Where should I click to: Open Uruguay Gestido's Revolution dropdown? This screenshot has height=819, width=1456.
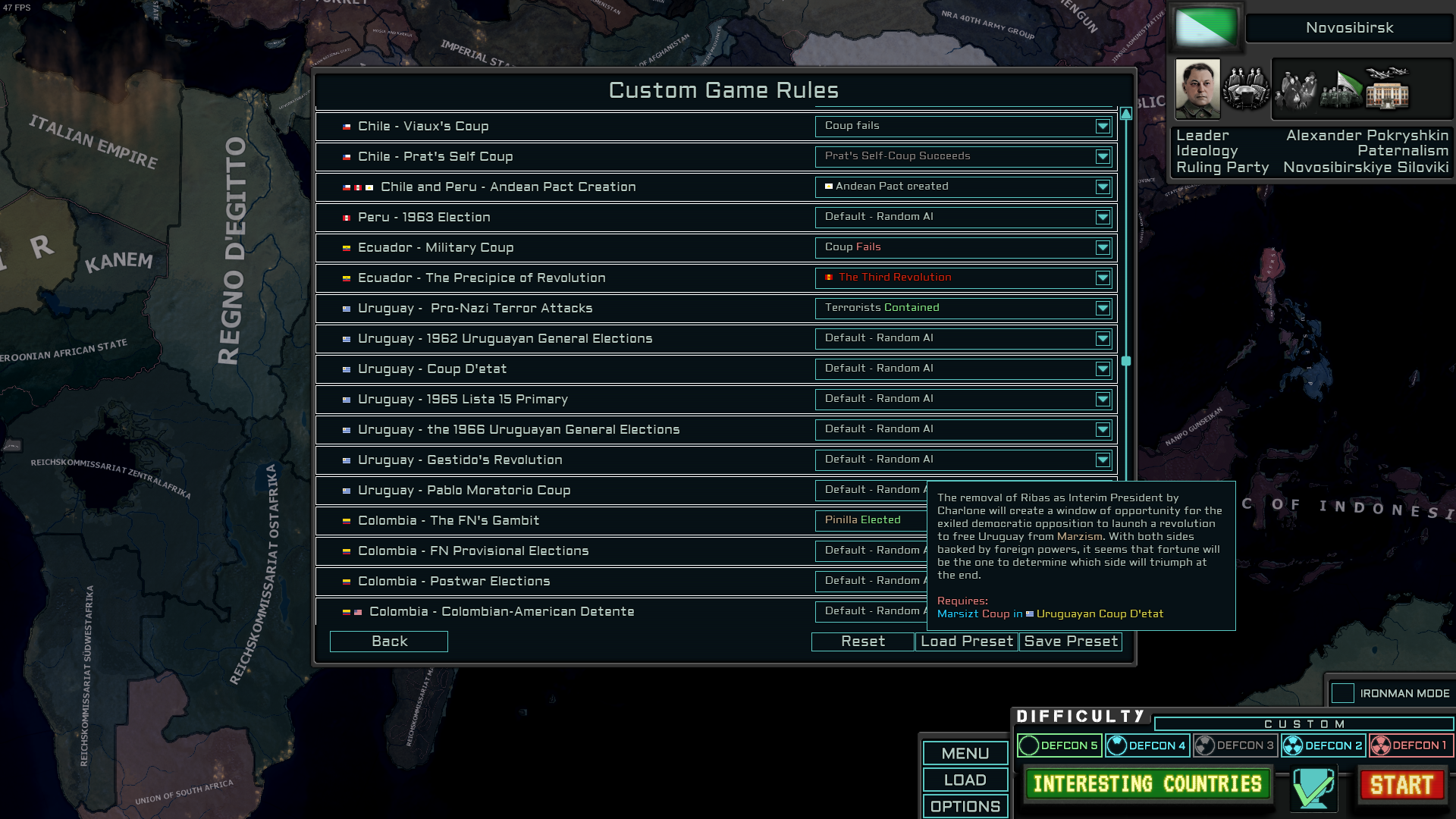pyautogui.click(x=1102, y=460)
